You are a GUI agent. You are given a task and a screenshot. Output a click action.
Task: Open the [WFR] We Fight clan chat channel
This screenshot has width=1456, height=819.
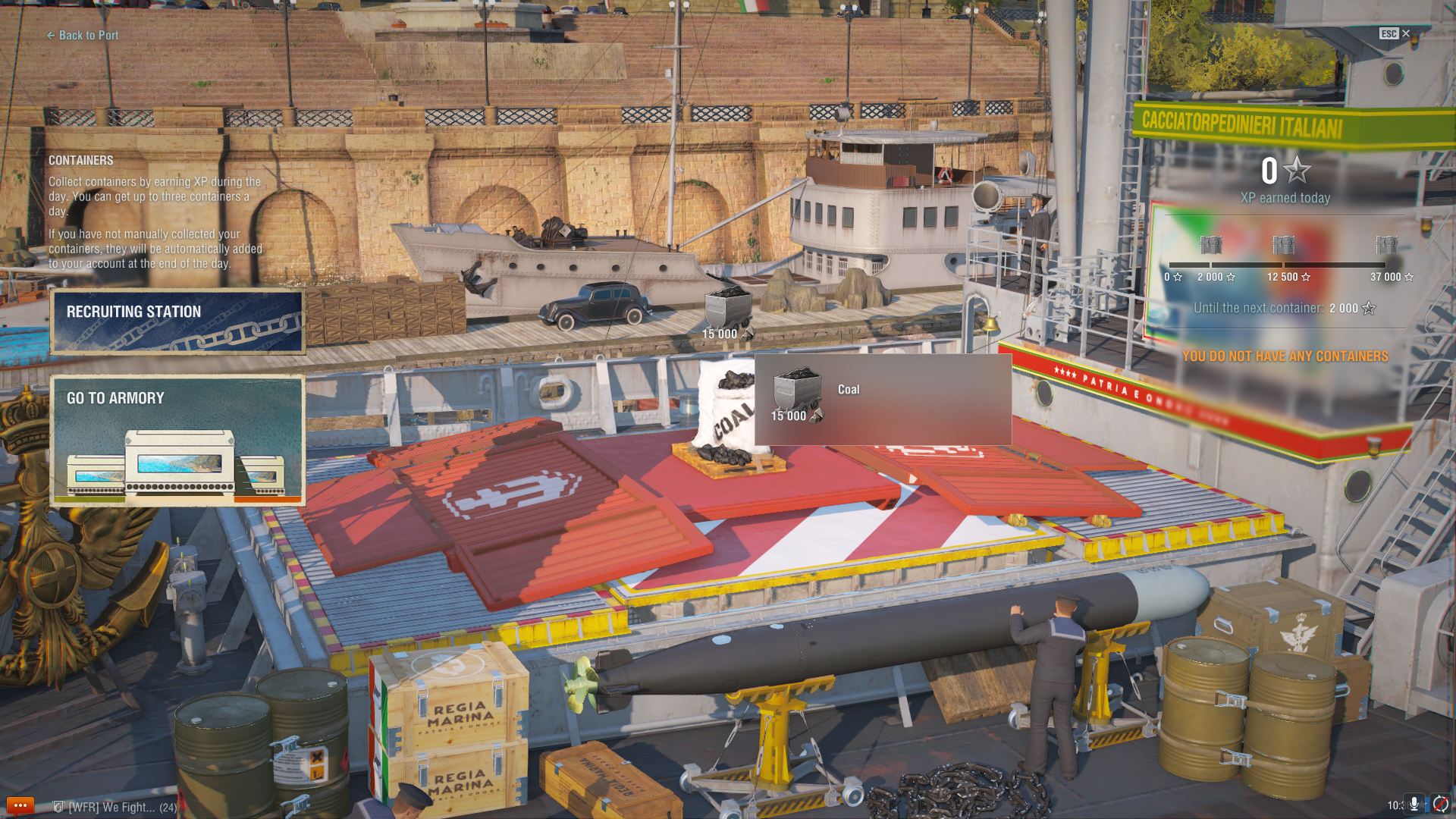(115, 807)
